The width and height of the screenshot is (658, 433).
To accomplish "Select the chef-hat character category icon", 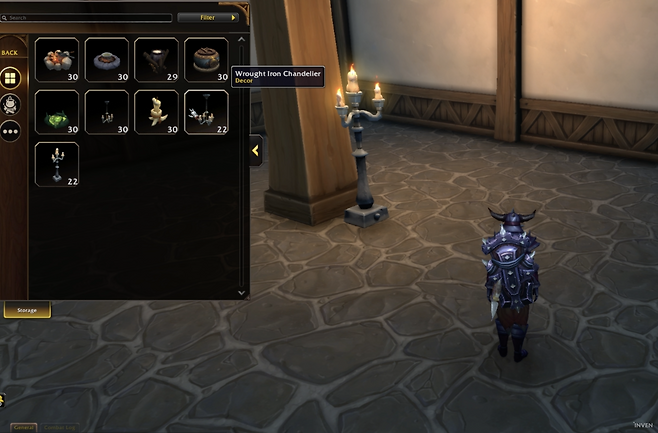I will 10,104.
